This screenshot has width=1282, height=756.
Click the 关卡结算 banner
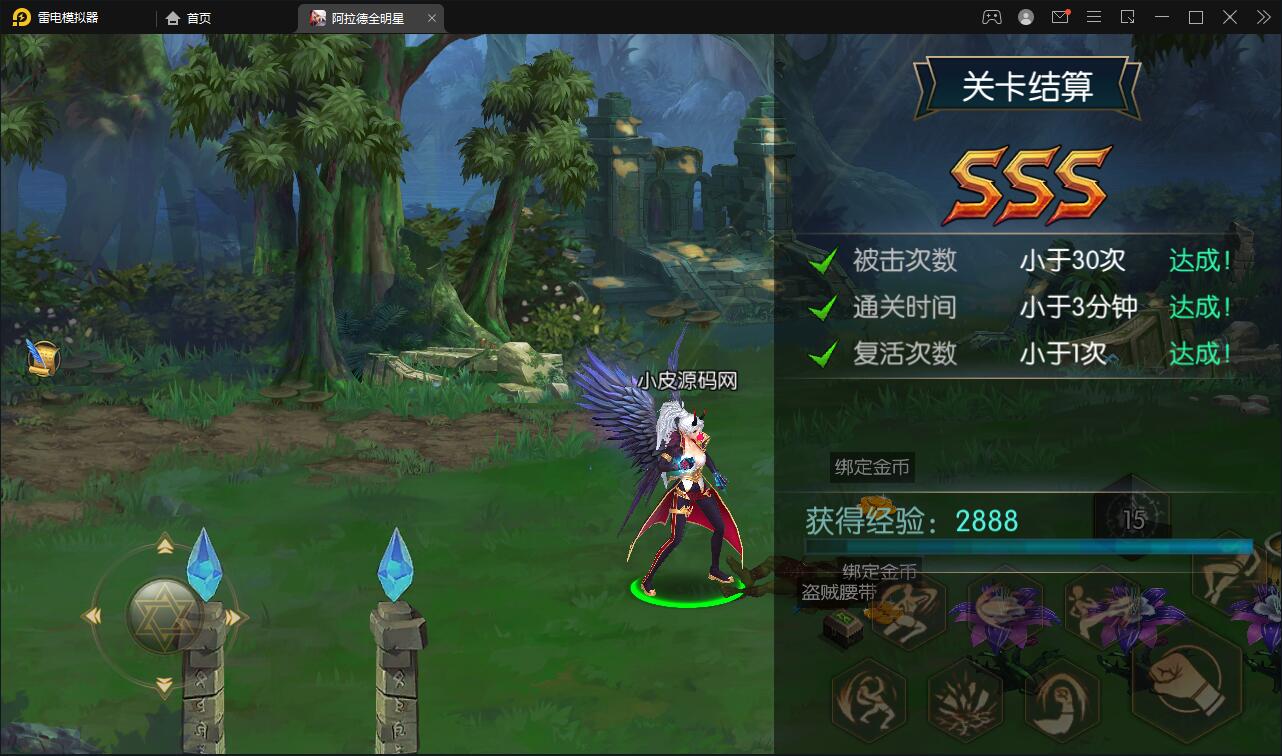(1027, 85)
